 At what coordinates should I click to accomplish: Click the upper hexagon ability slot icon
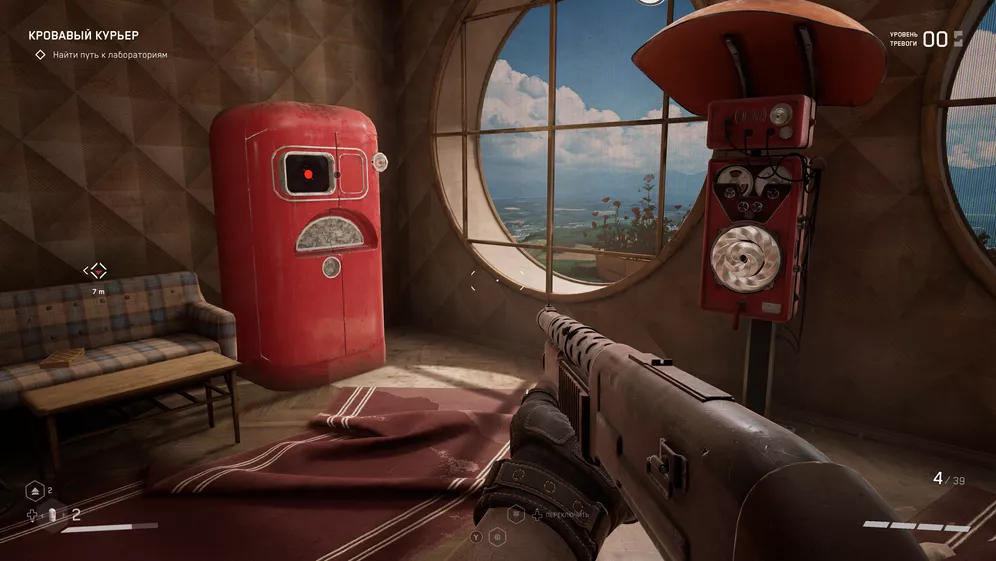pos(517,513)
